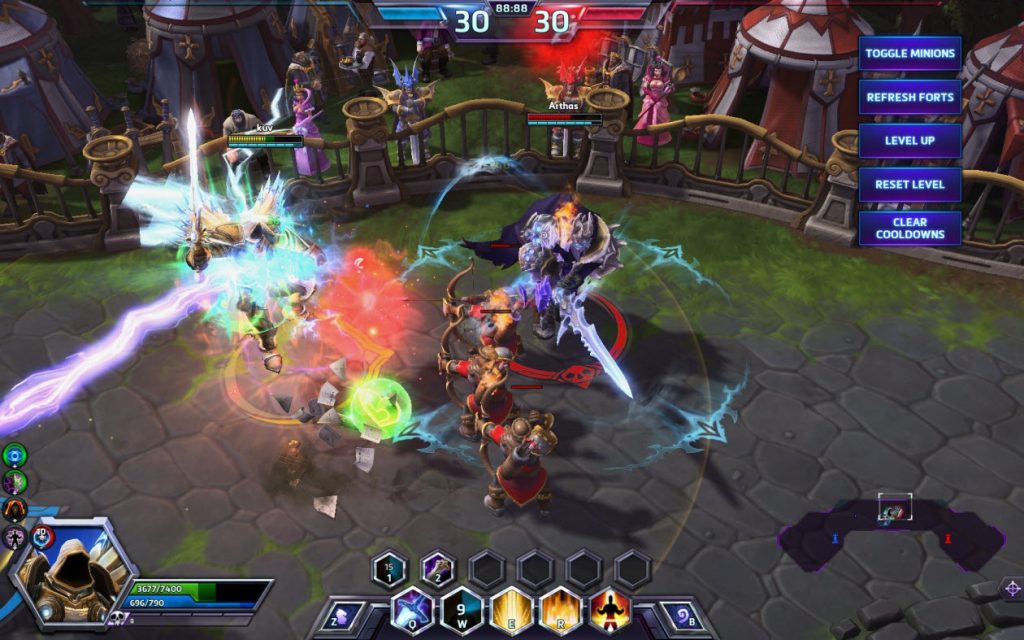Hit the Level Up button
This screenshot has width=1024, height=640.
(x=909, y=141)
